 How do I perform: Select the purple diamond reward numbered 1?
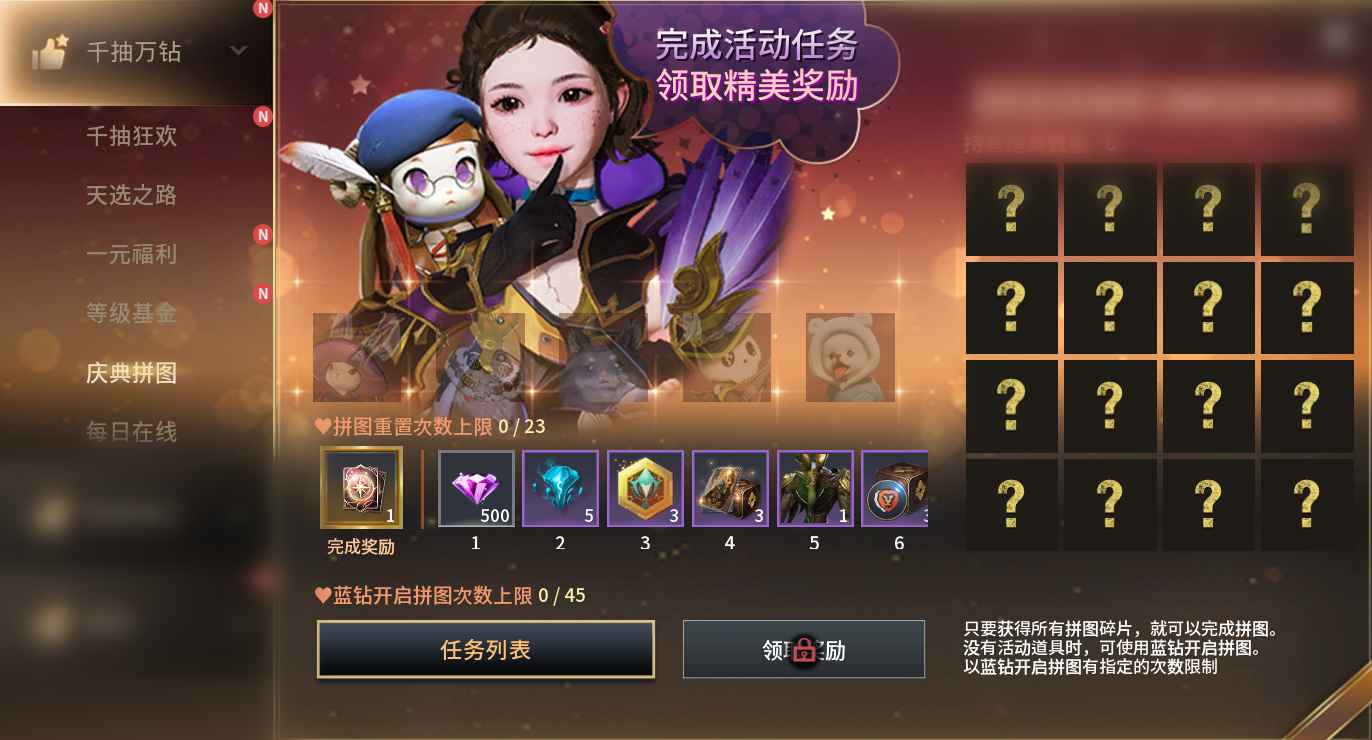point(475,489)
